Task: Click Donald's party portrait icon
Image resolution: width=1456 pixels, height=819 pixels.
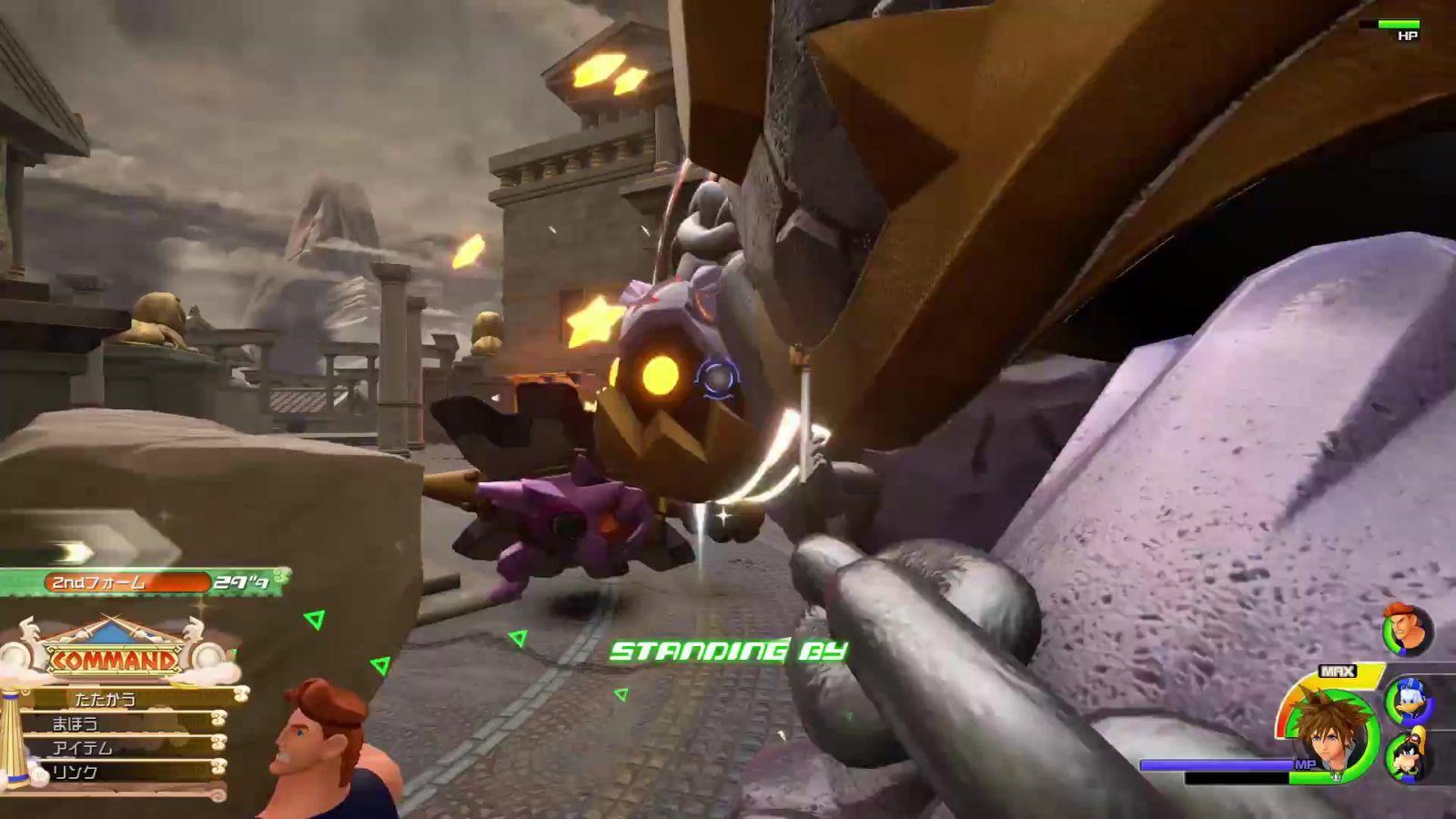Action: pyautogui.click(x=1409, y=703)
